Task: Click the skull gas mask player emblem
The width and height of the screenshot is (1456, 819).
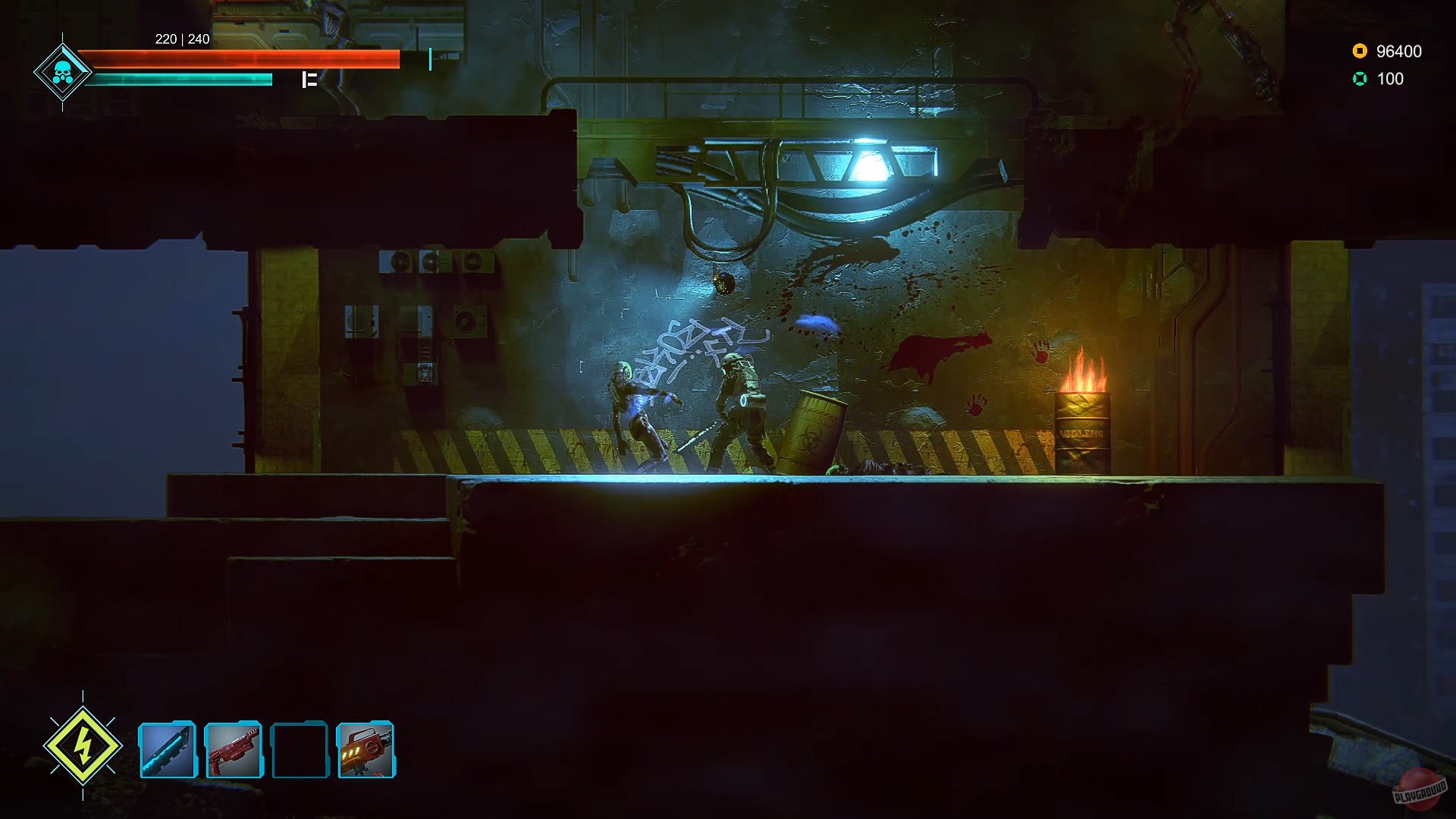Action: click(x=63, y=72)
